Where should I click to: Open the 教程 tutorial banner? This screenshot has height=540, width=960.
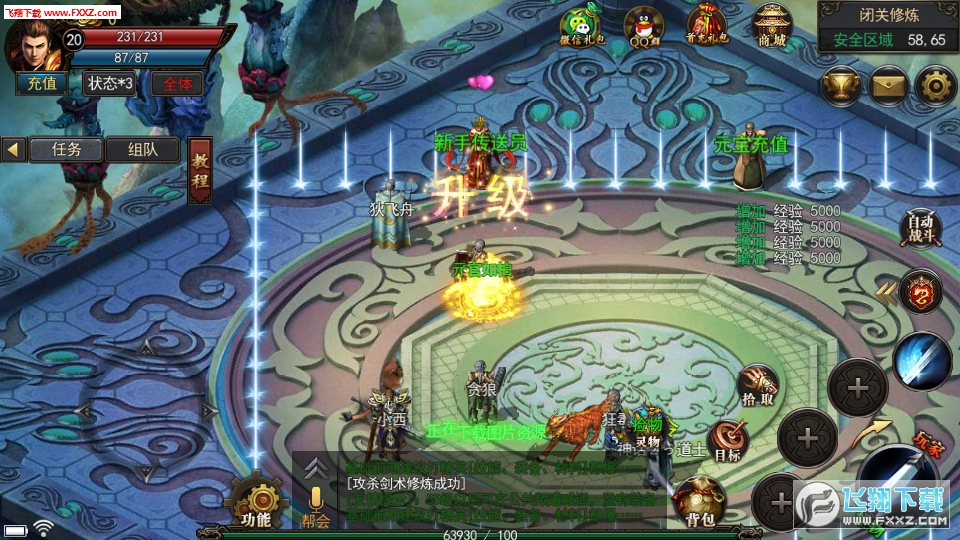pos(200,171)
